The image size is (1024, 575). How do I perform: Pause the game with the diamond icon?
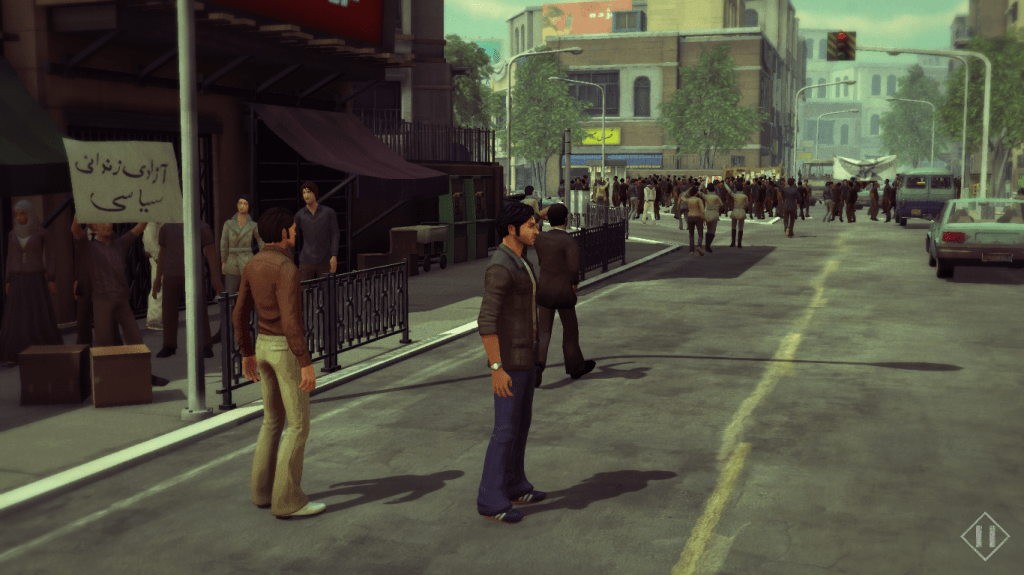pos(984,537)
